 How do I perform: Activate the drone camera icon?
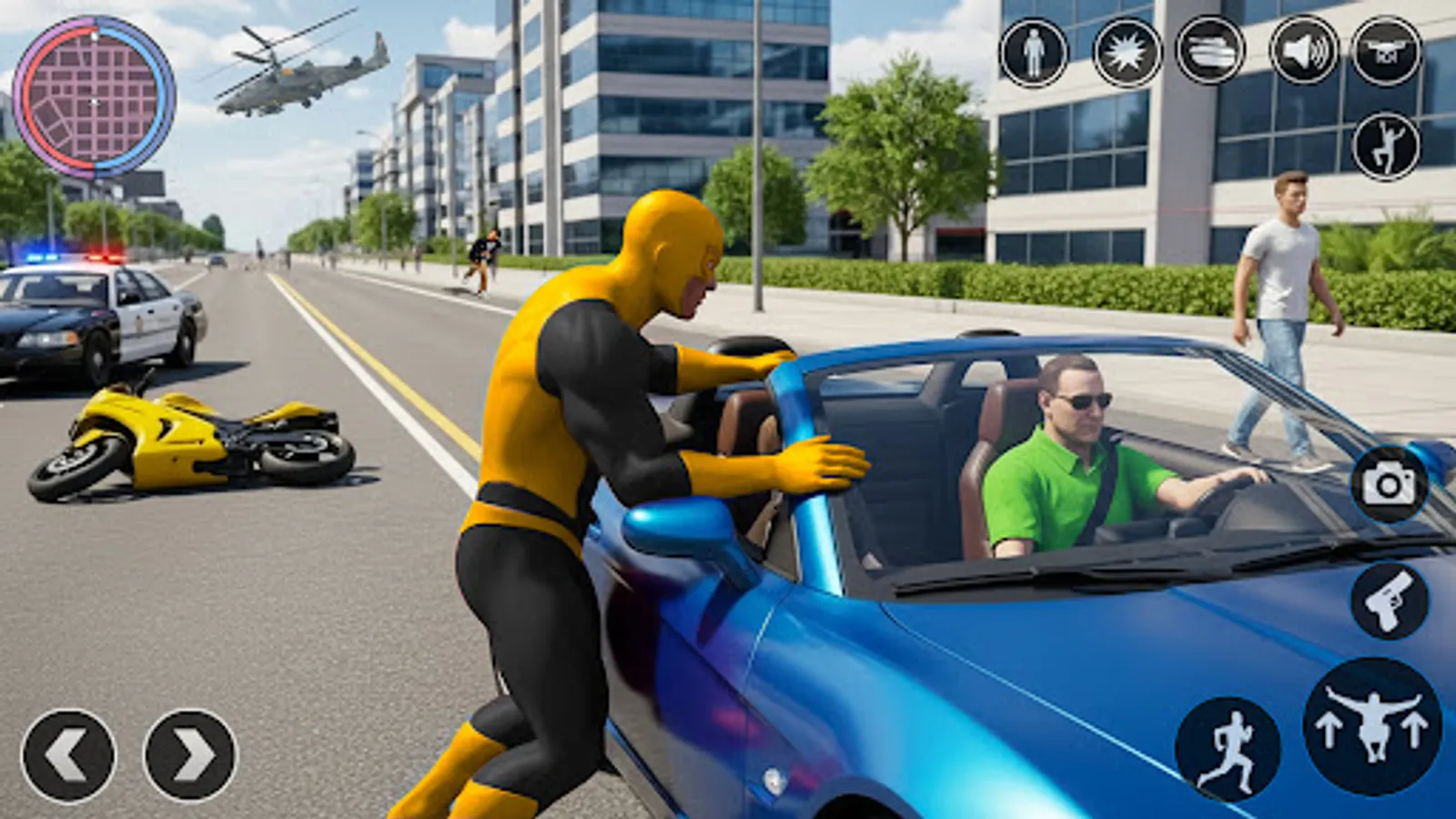click(1390, 50)
